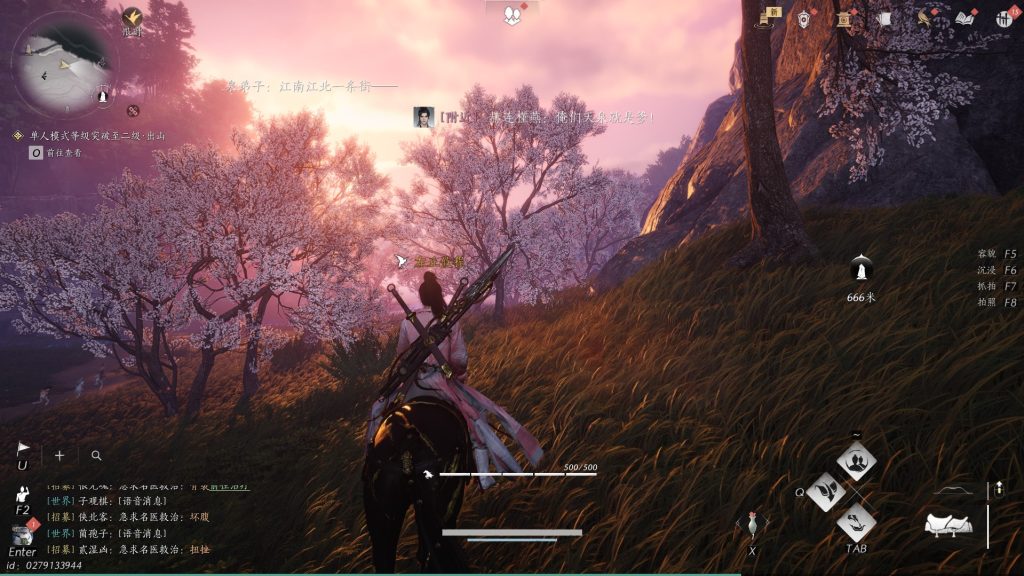Click the kneeling figure icon by chat
This screenshot has width=1024, height=576.
point(23,493)
